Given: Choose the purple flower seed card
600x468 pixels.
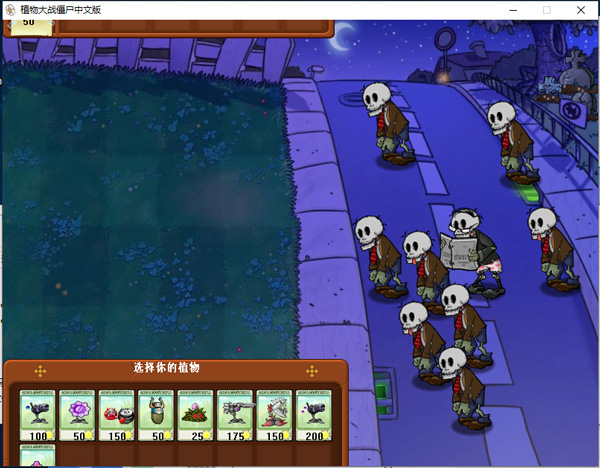Looking at the screenshot, I should [x=78, y=415].
